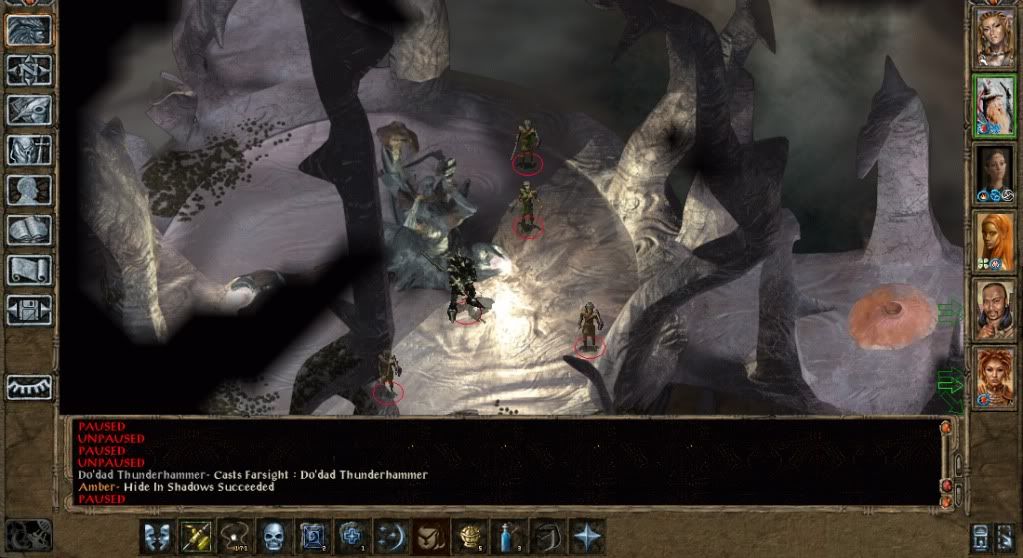Select the skull quick slot

273,535
